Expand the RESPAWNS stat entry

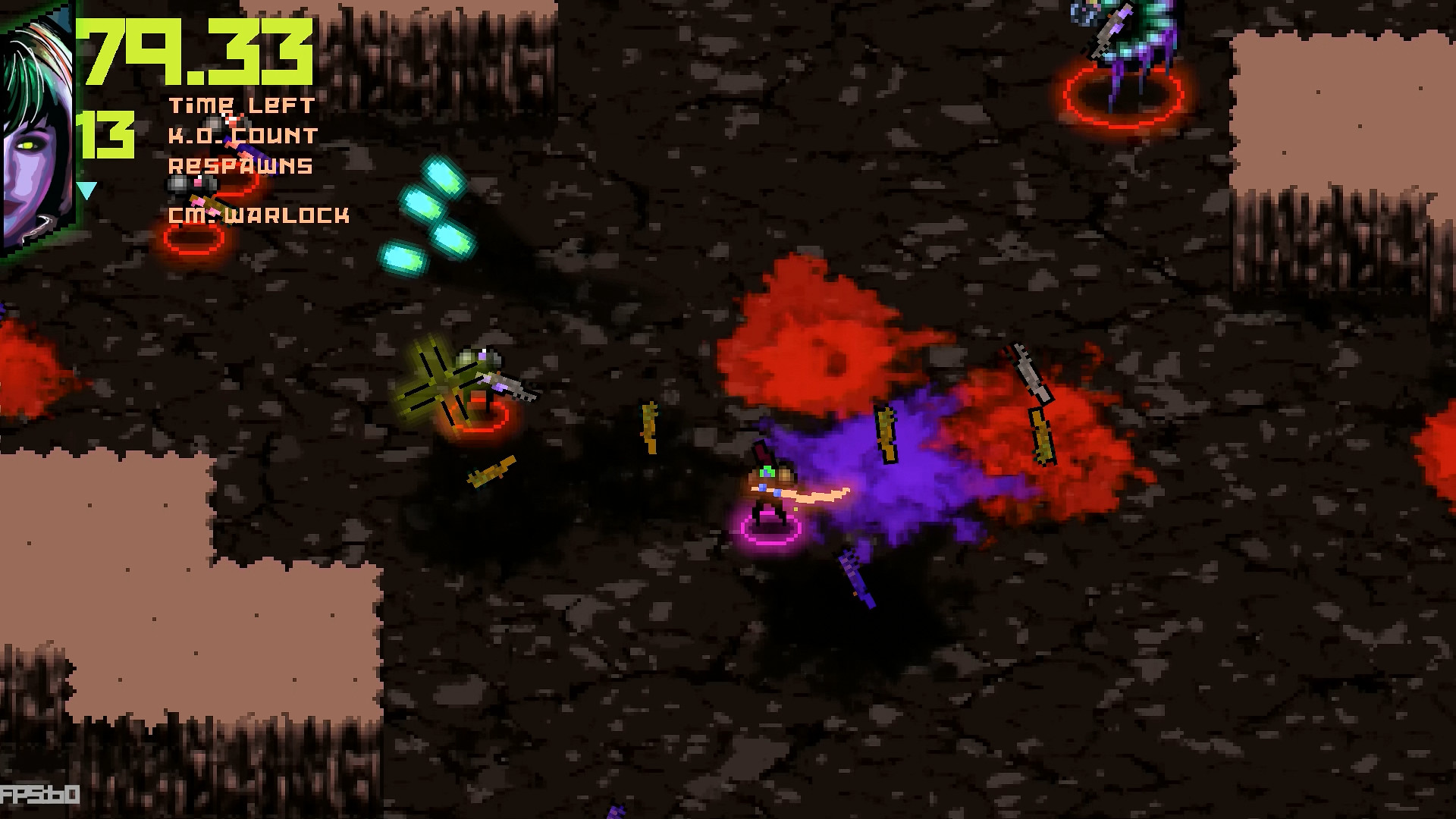[x=240, y=165]
